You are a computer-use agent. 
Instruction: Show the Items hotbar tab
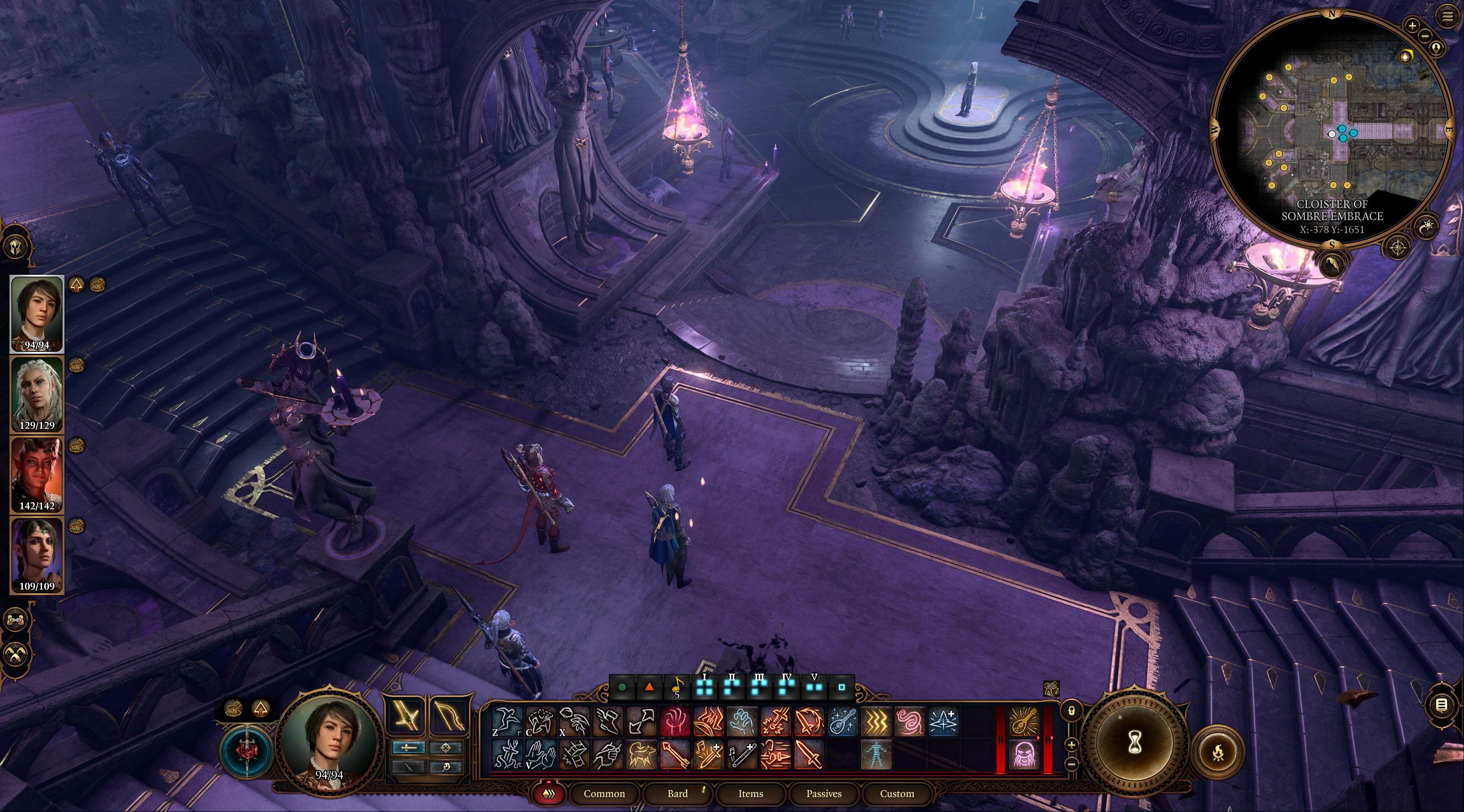coord(750,793)
